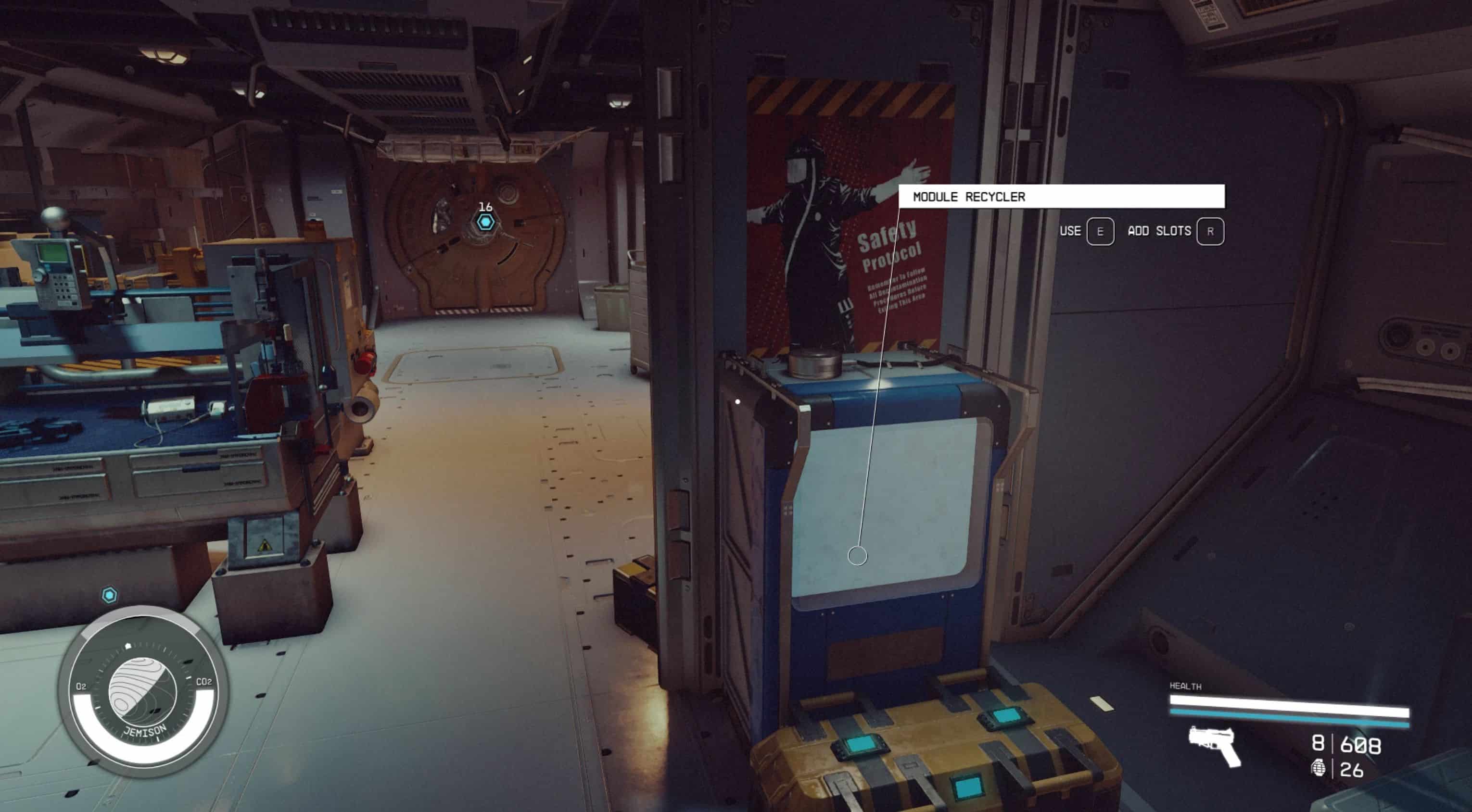The height and width of the screenshot is (812, 1472).
Task: Click the equipped pistol weapon icon
Action: [1214, 745]
